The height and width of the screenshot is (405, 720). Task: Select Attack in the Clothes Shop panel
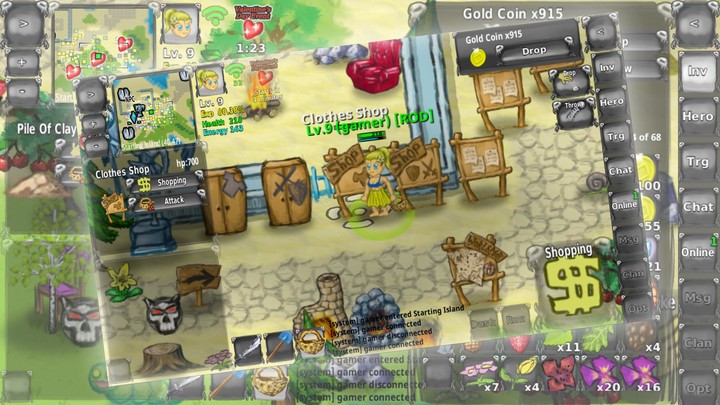173,200
